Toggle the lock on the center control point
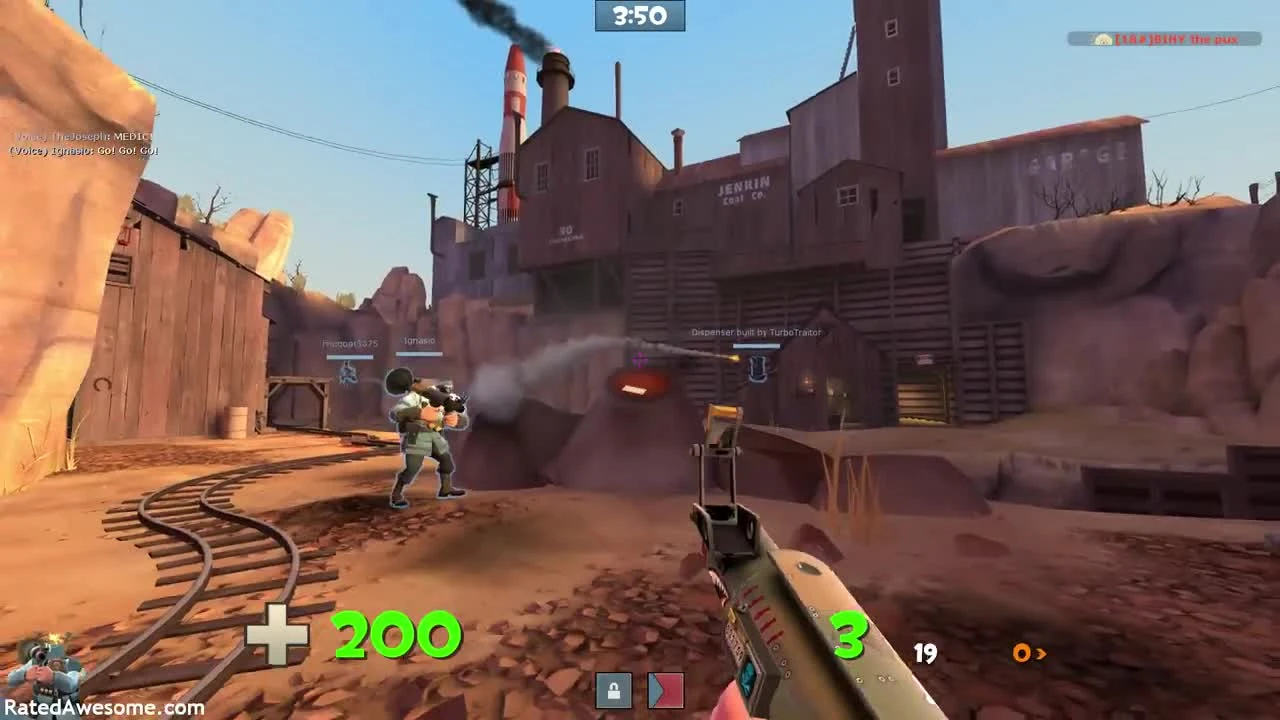This screenshot has width=1280, height=720. click(x=613, y=689)
